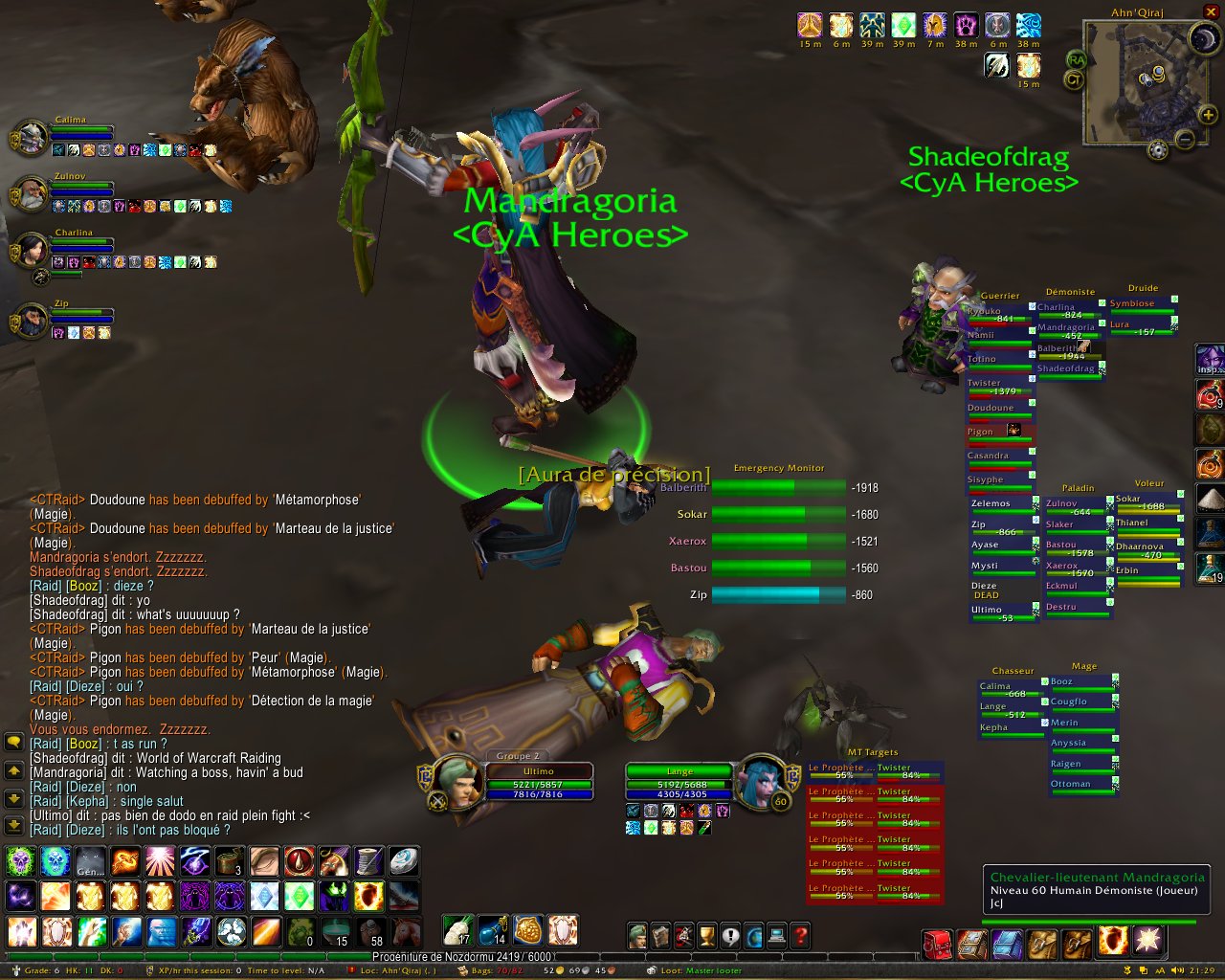1225x980 pixels.
Task: Open the chat speech bubble menu button
Action: pyautogui.click(x=13, y=742)
